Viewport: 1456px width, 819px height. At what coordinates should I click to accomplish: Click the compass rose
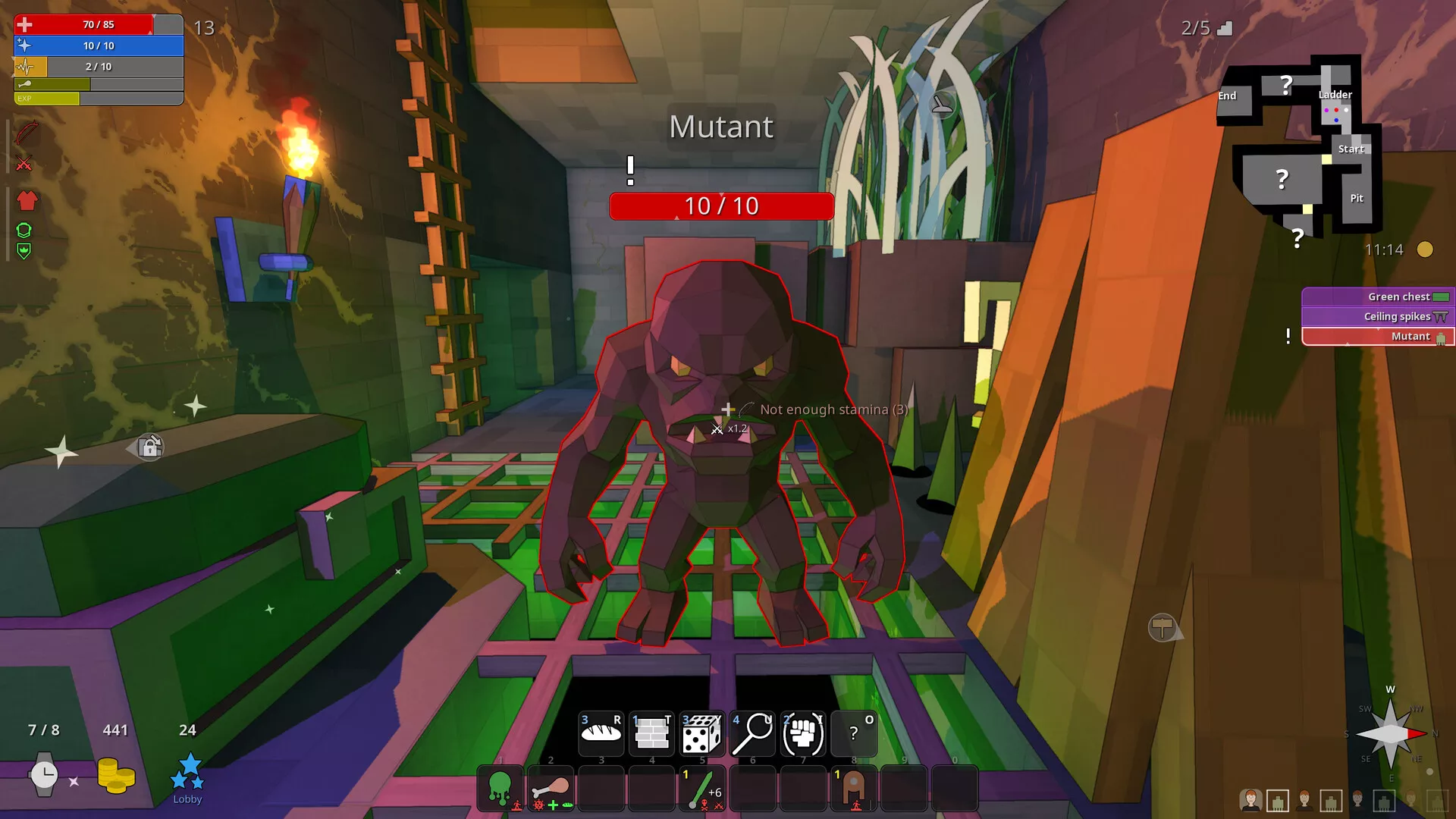[1391, 734]
